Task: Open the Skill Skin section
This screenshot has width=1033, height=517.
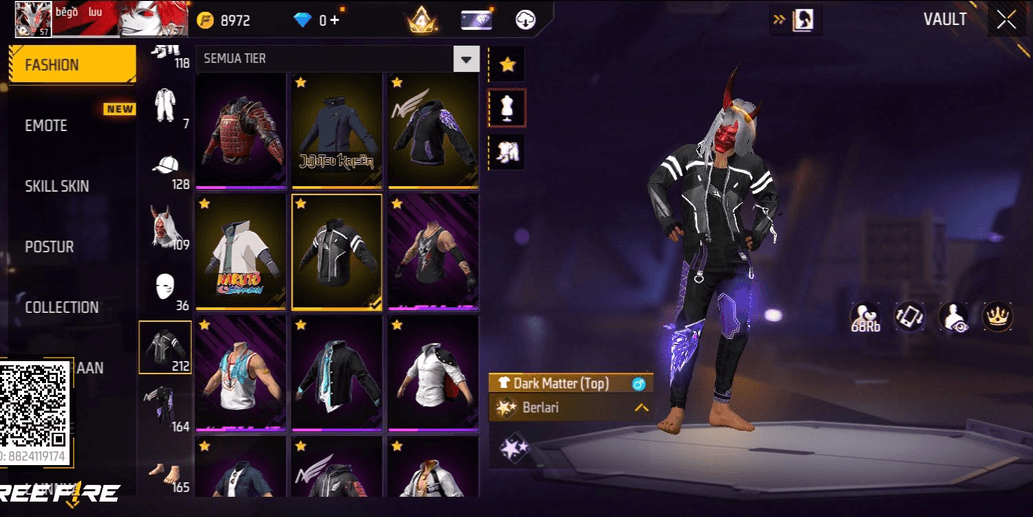Action: pyautogui.click(x=57, y=186)
